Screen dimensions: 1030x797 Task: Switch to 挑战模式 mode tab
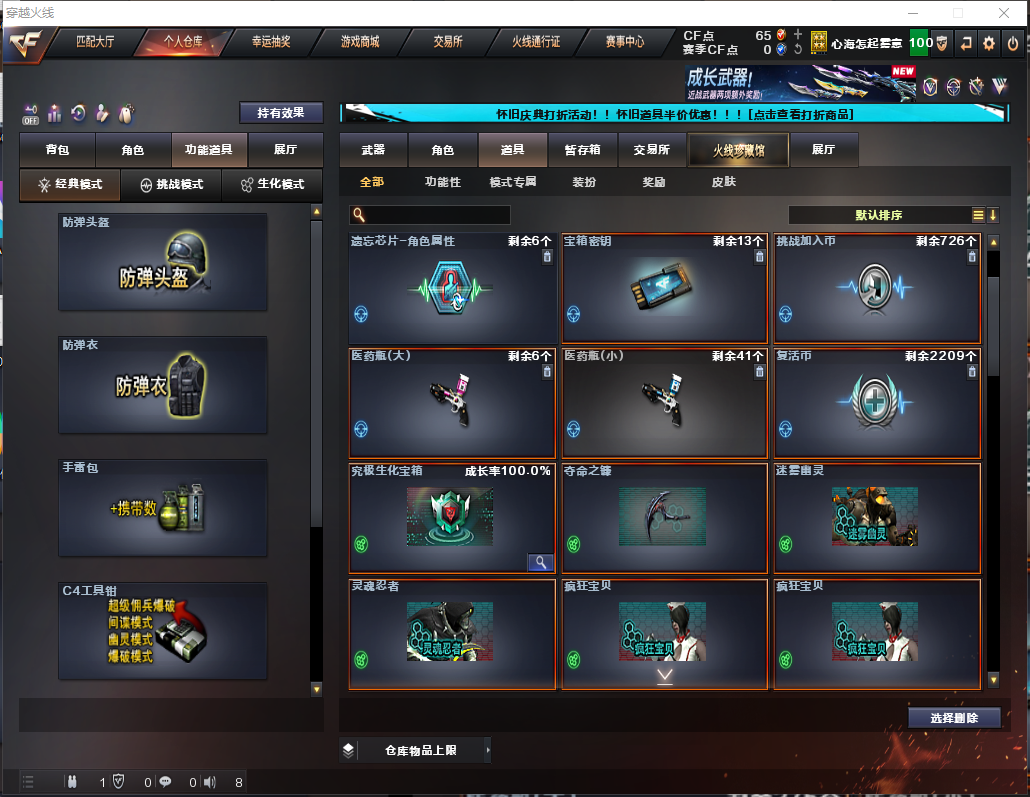(171, 185)
